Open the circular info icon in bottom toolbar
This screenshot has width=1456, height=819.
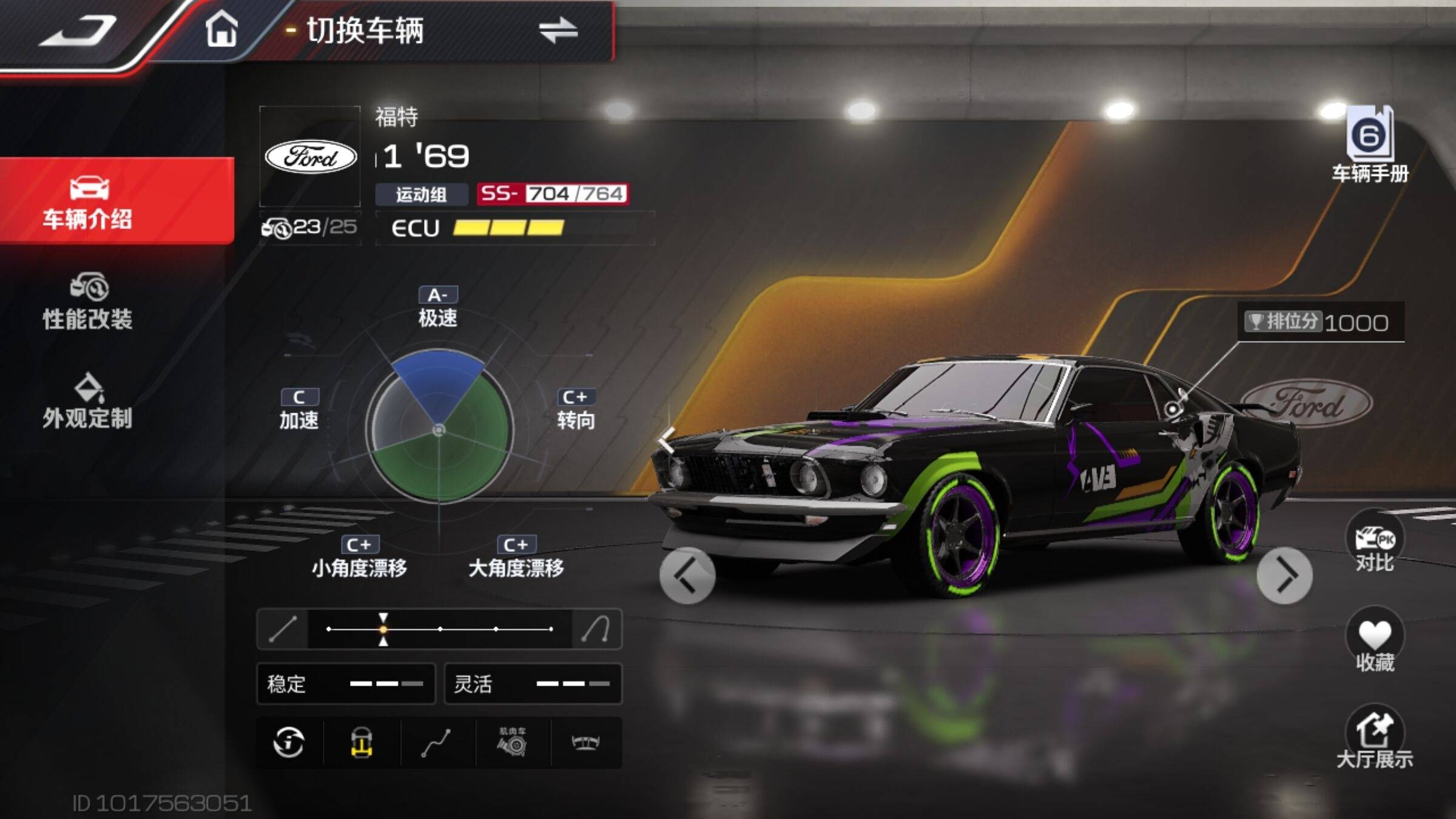[289, 743]
